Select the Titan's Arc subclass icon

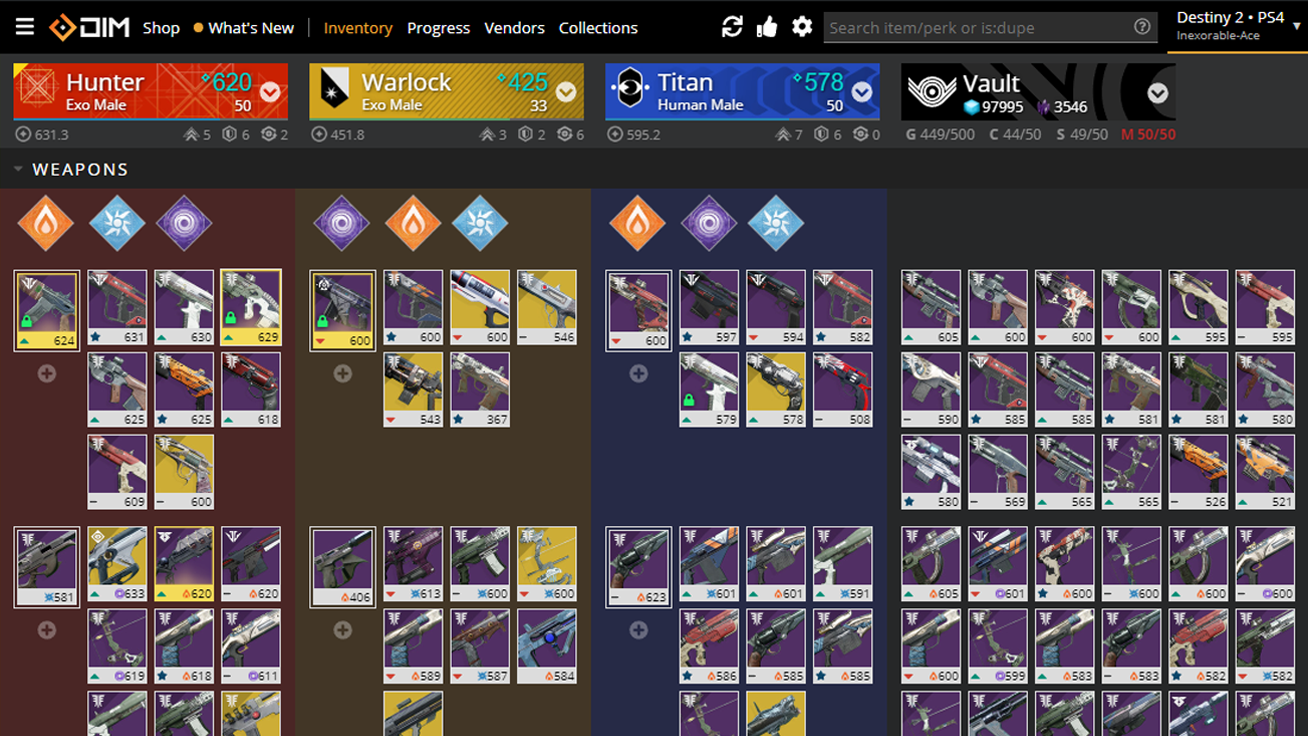(776, 222)
